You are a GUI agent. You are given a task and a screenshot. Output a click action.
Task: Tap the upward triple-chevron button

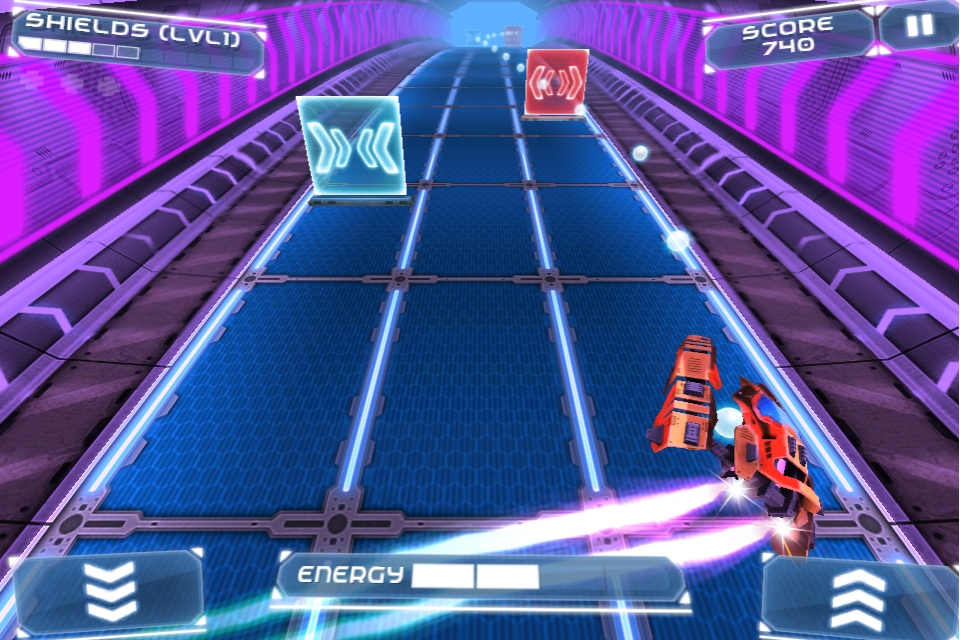coord(857,599)
